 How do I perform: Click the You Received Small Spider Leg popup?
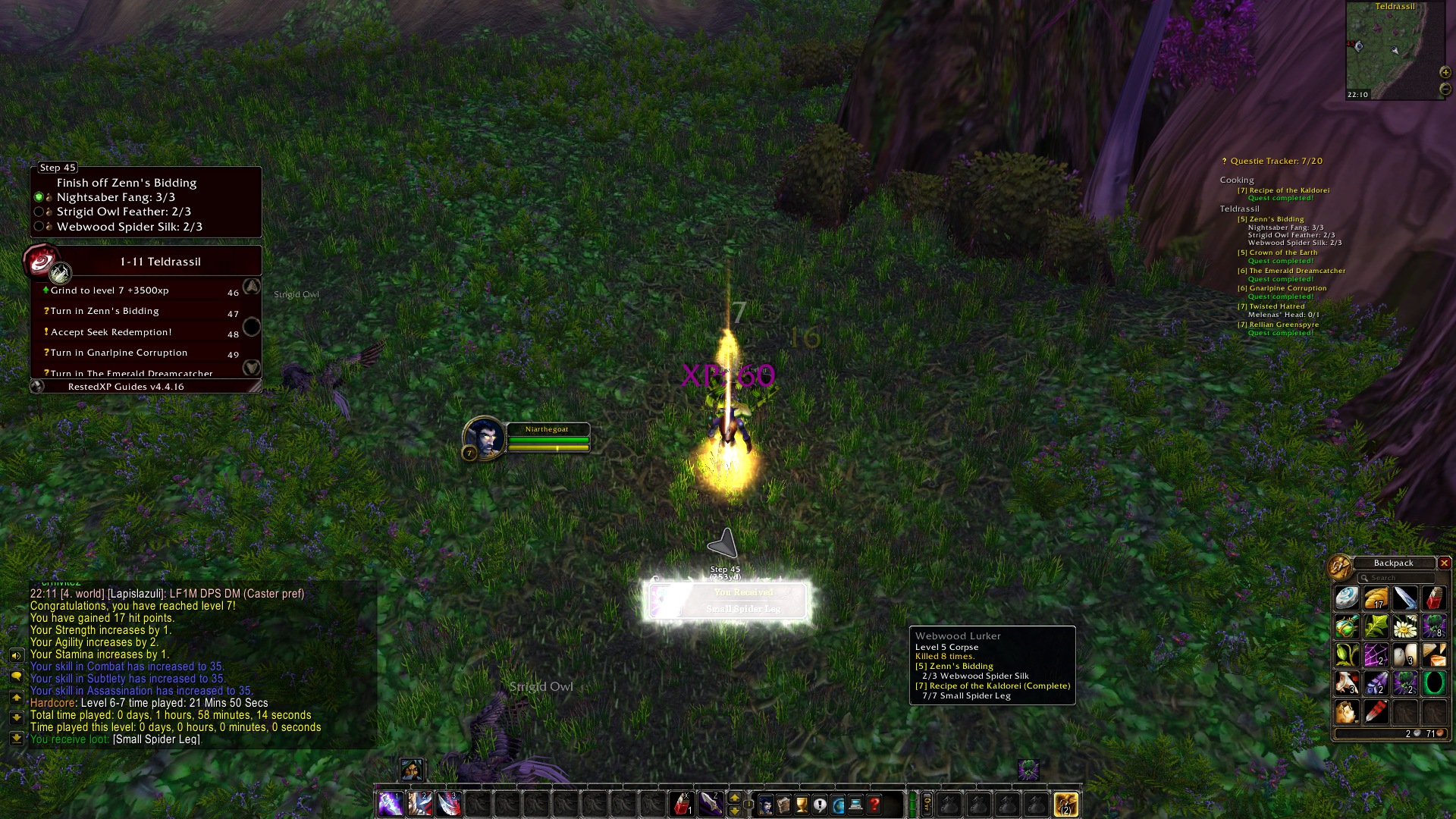click(726, 601)
